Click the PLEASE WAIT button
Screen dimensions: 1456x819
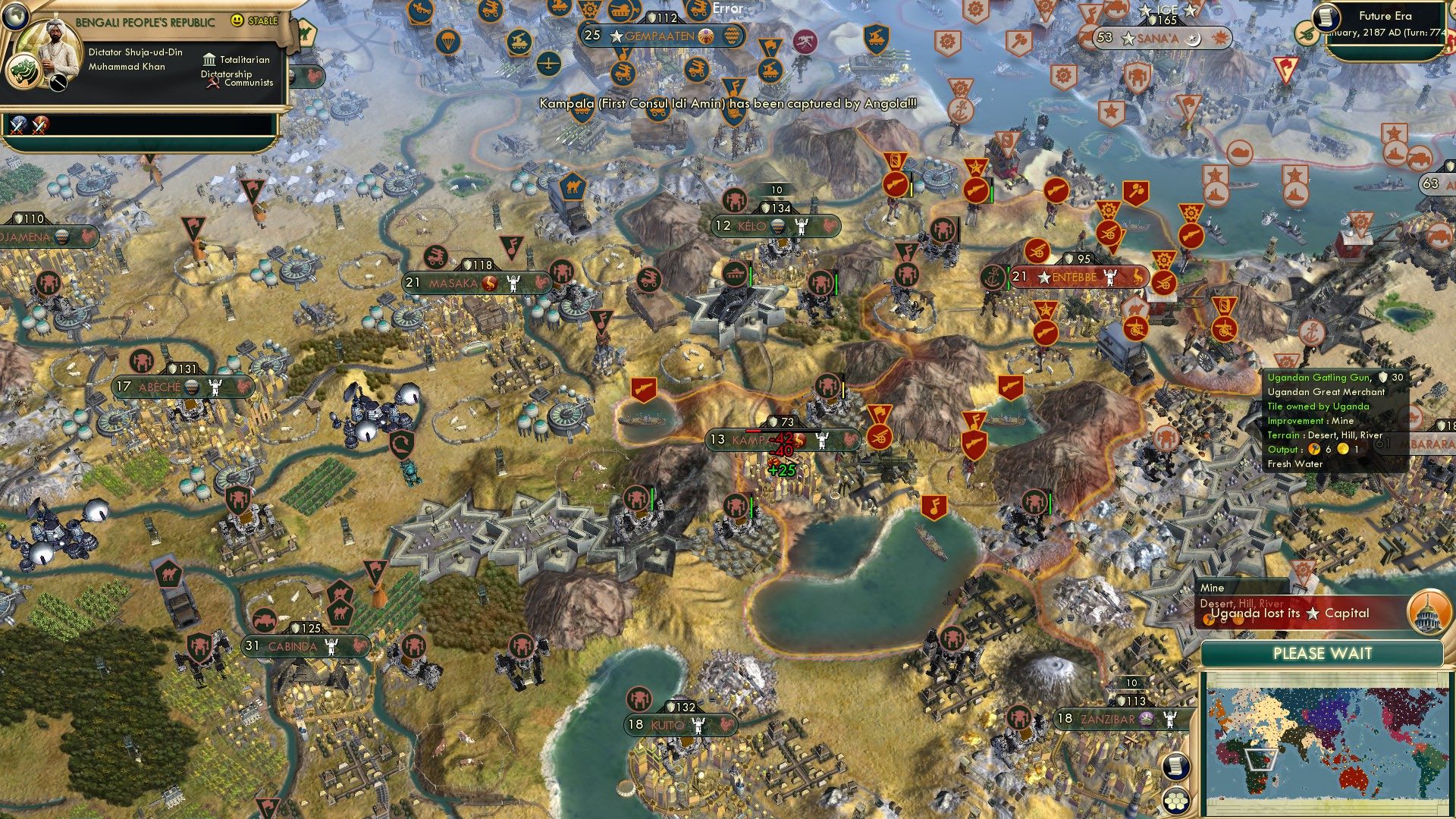point(1323,652)
